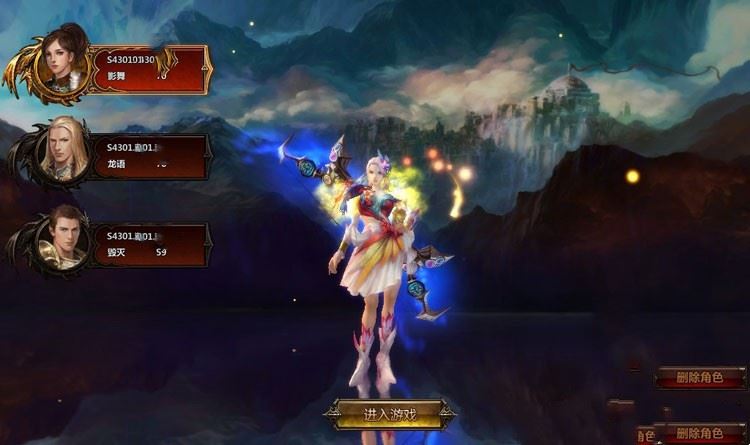
Task: Pick the 毁灭 character row
Action: pyautogui.click(x=148, y=245)
